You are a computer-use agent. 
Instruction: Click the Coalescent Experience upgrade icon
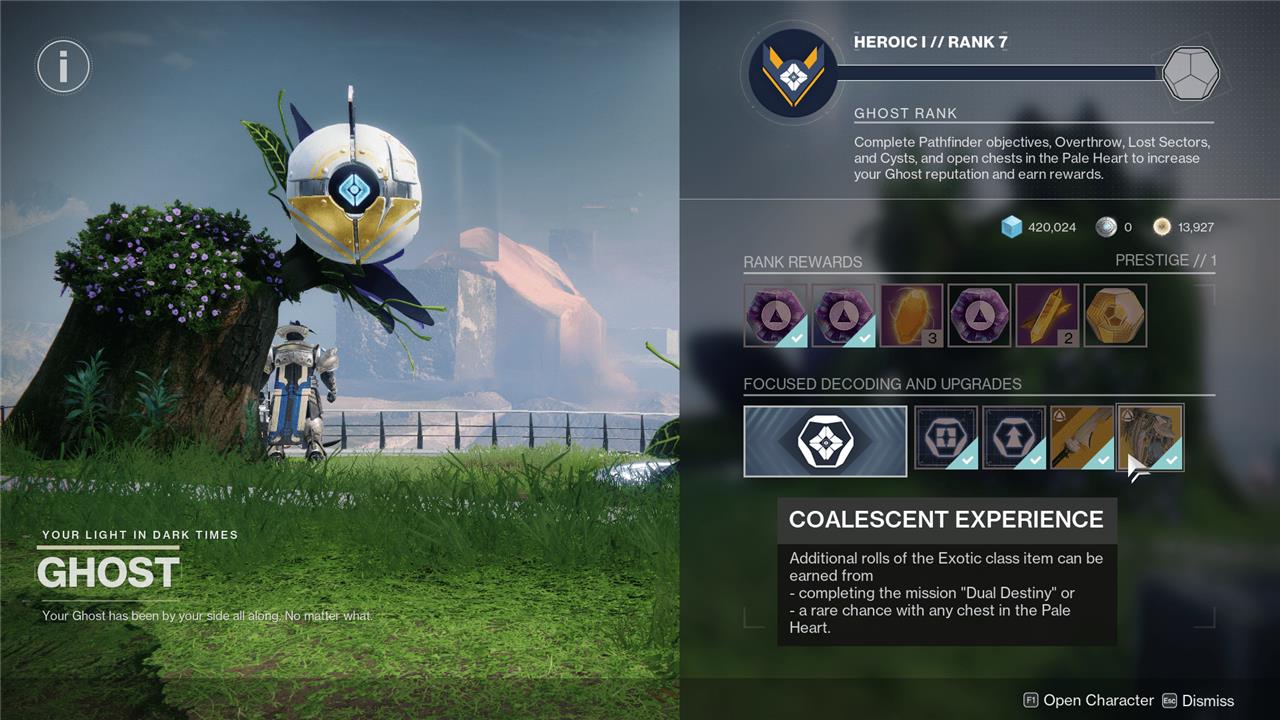1150,437
